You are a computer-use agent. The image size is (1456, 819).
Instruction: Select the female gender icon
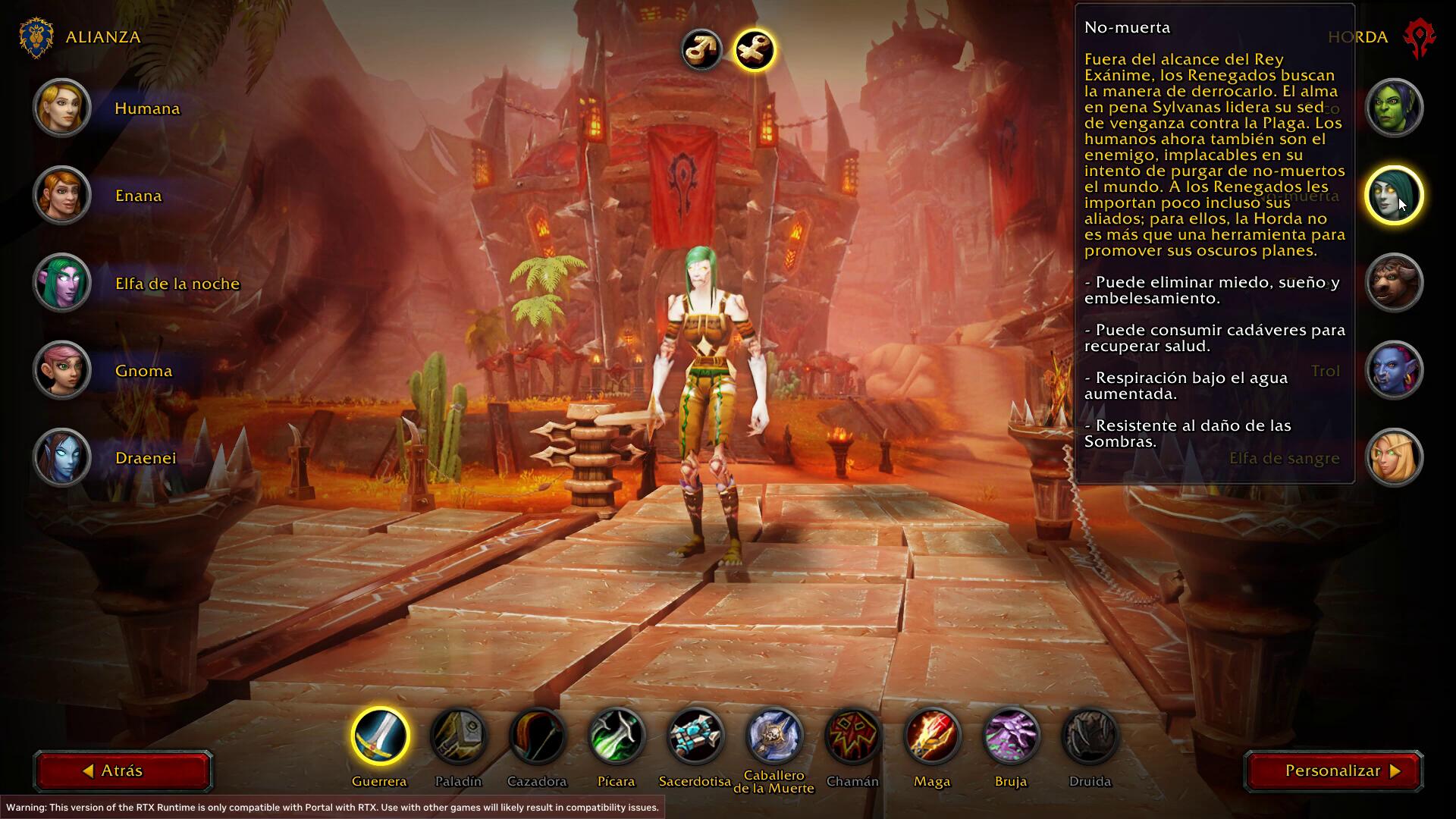tap(755, 50)
